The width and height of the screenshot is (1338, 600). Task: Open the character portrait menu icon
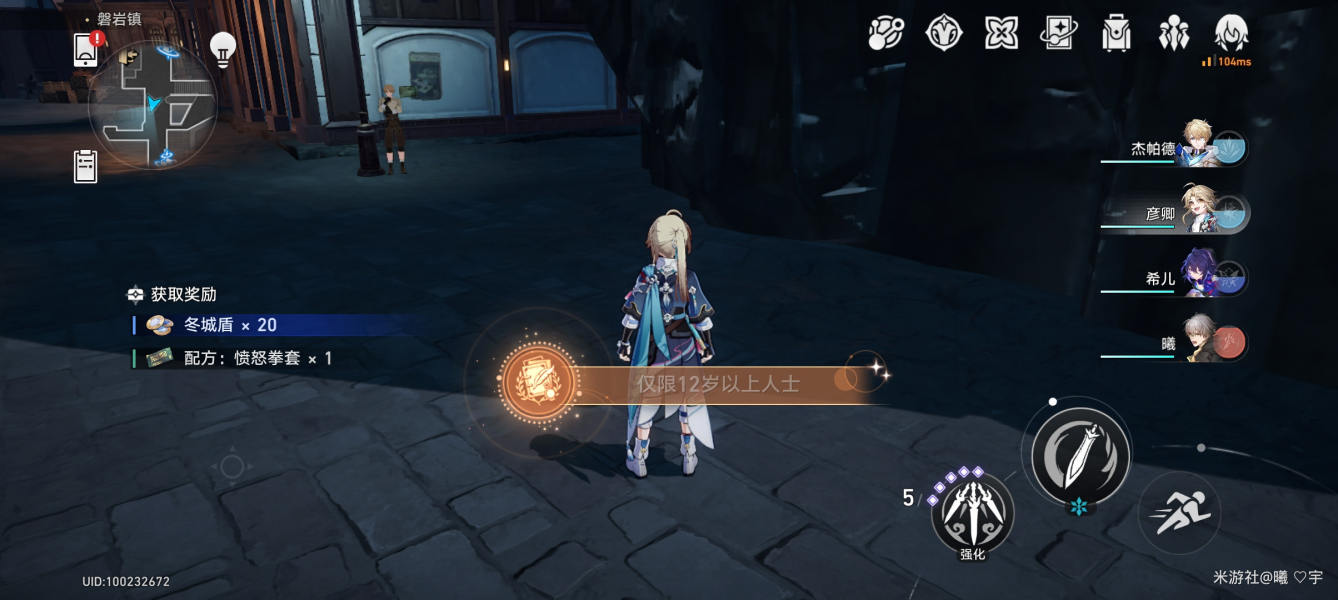pos(1232,33)
